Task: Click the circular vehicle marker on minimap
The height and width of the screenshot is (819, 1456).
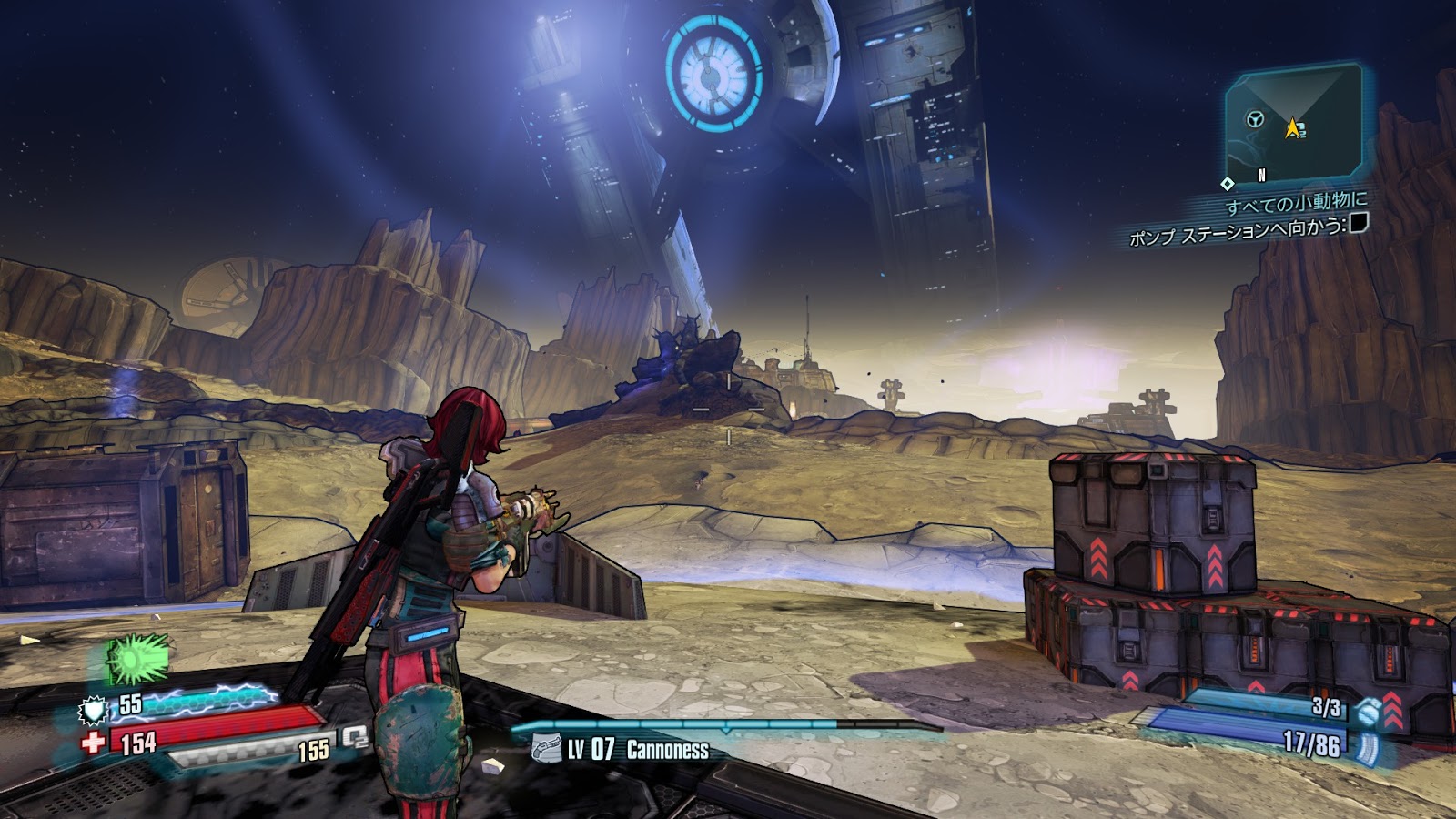Action: (1256, 119)
